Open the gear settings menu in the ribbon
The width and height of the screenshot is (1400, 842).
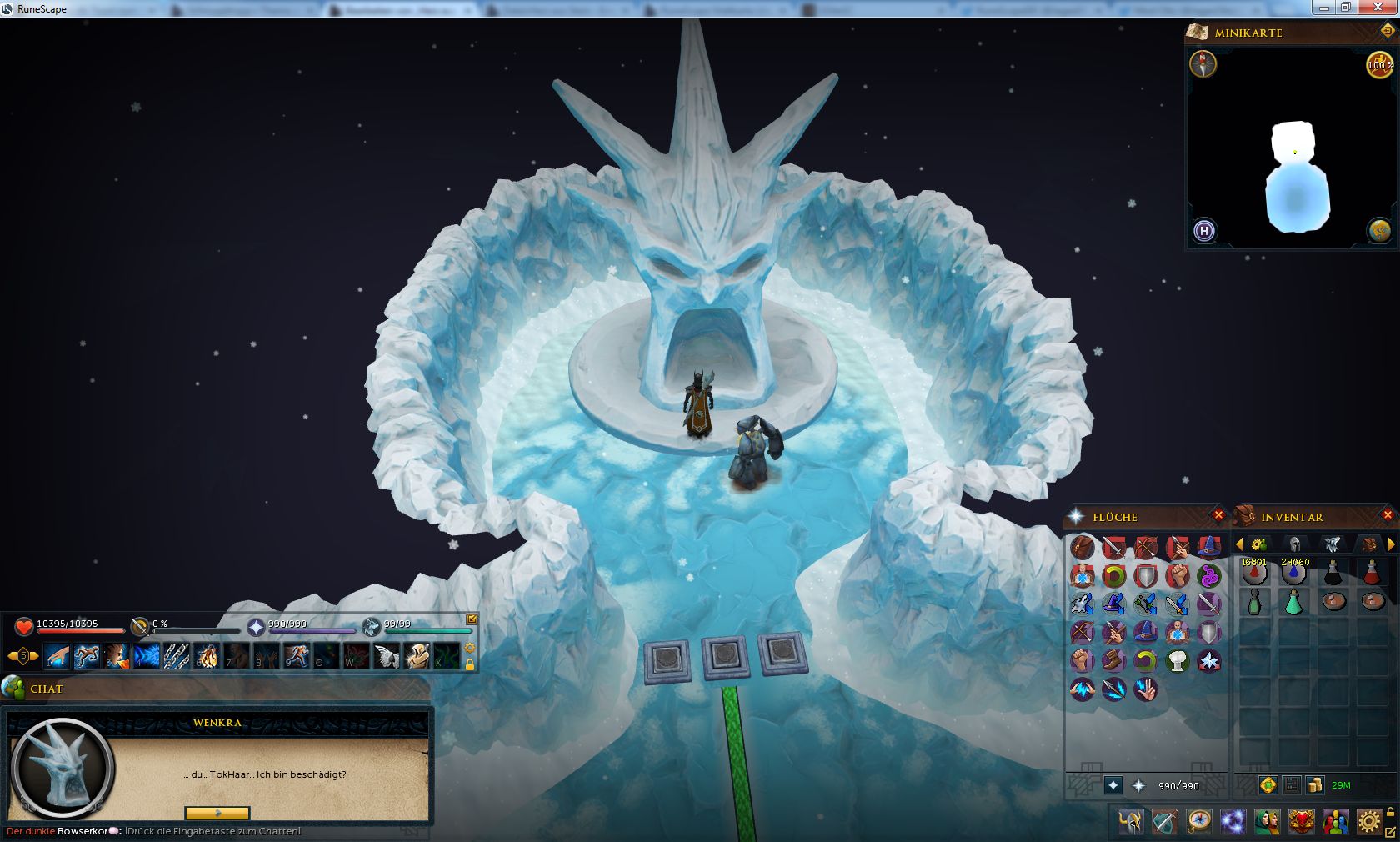click(x=1368, y=822)
